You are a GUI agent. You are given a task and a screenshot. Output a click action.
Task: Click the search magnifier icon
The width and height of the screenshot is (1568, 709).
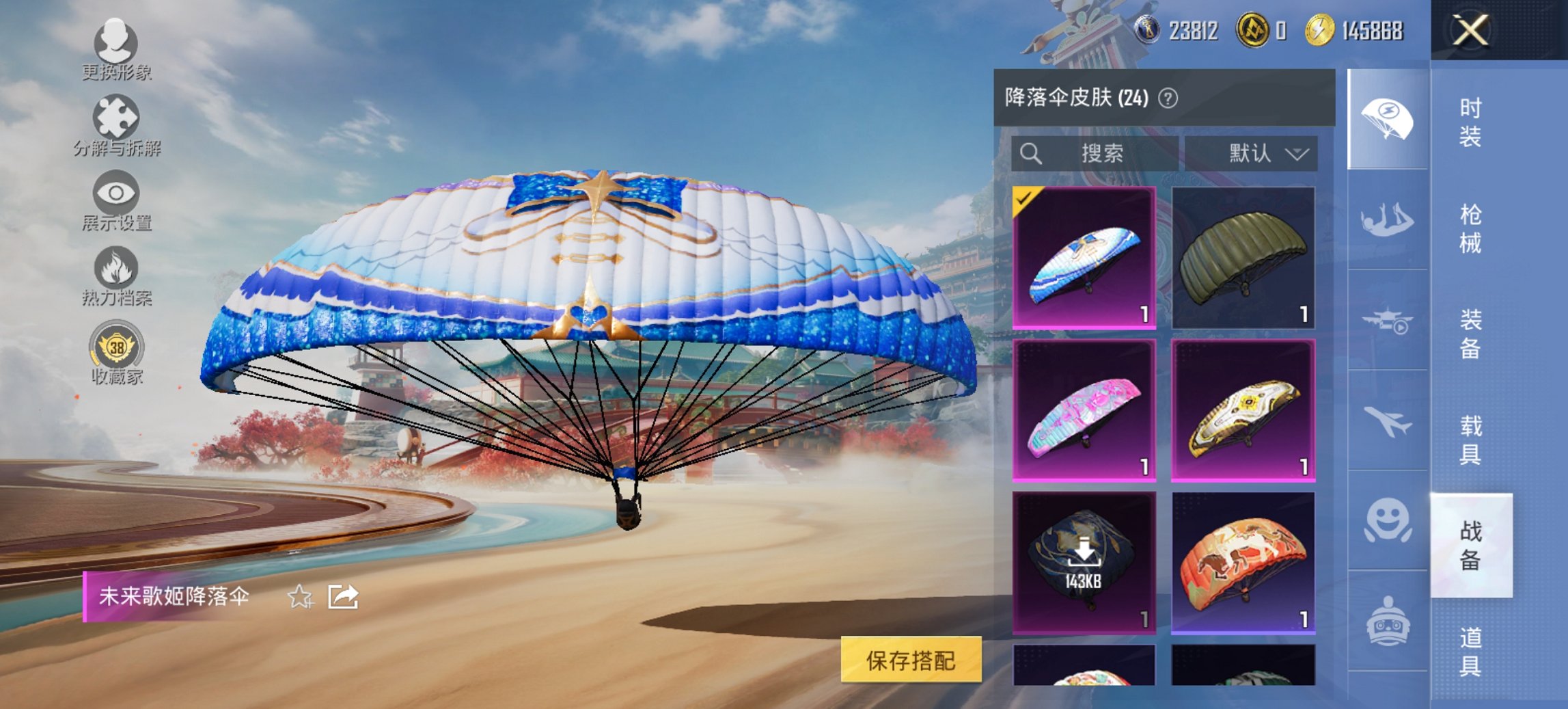pos(1032,154)
